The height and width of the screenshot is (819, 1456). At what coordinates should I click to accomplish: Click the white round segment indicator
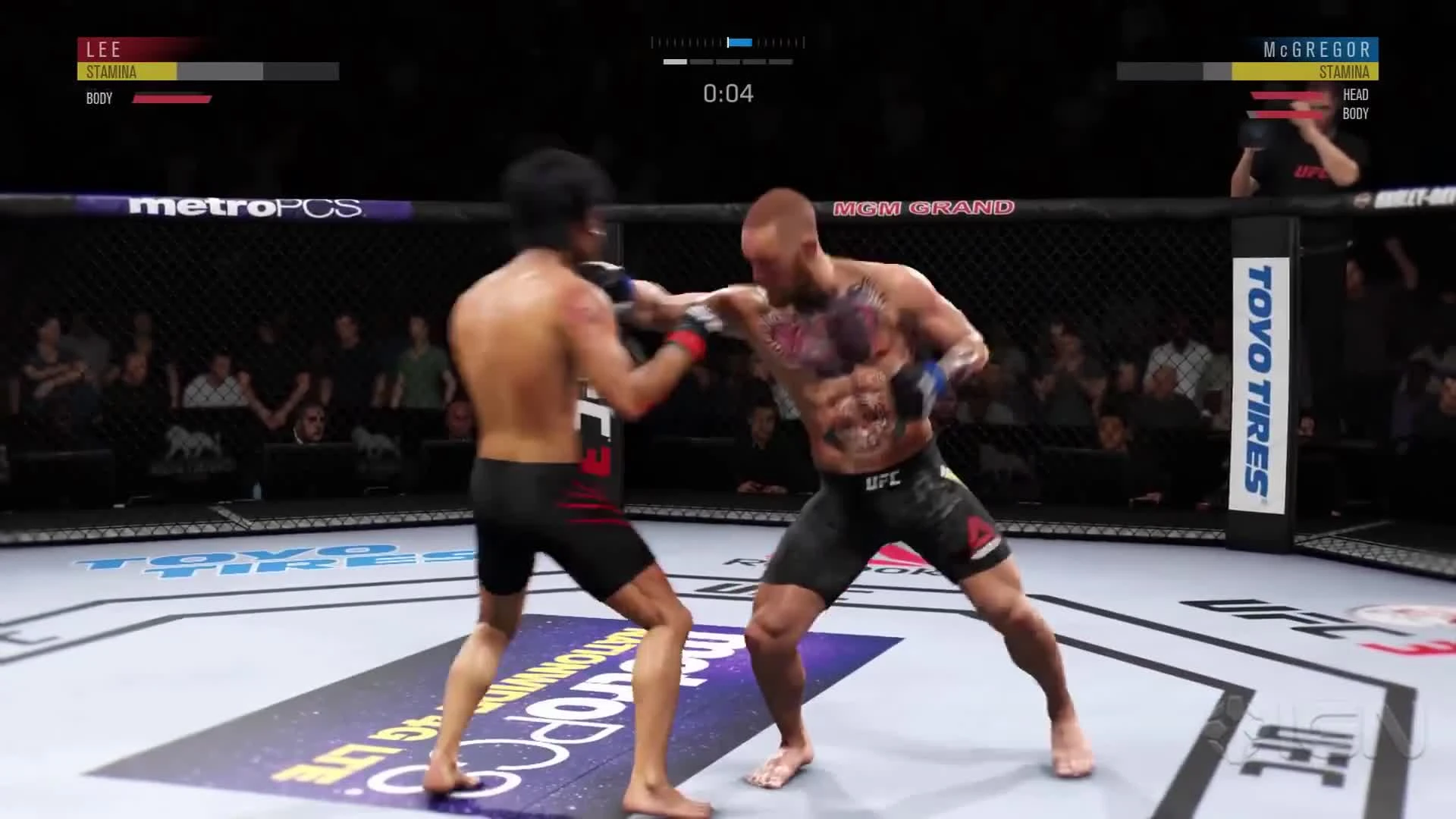pyautogui.click(x=675, y=61)
